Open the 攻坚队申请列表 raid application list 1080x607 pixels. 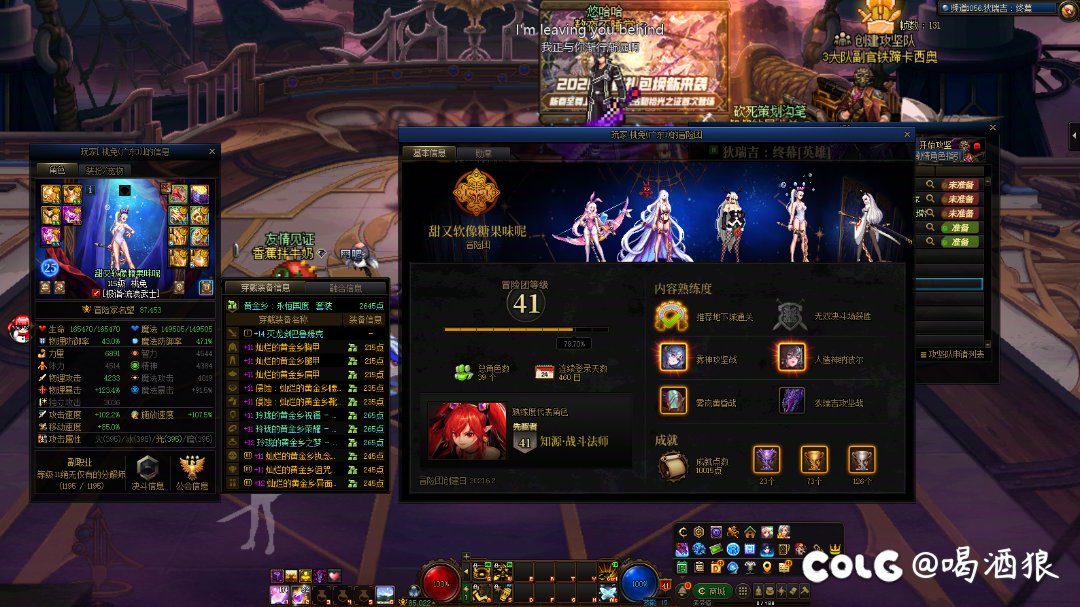[x=950, y=353]
